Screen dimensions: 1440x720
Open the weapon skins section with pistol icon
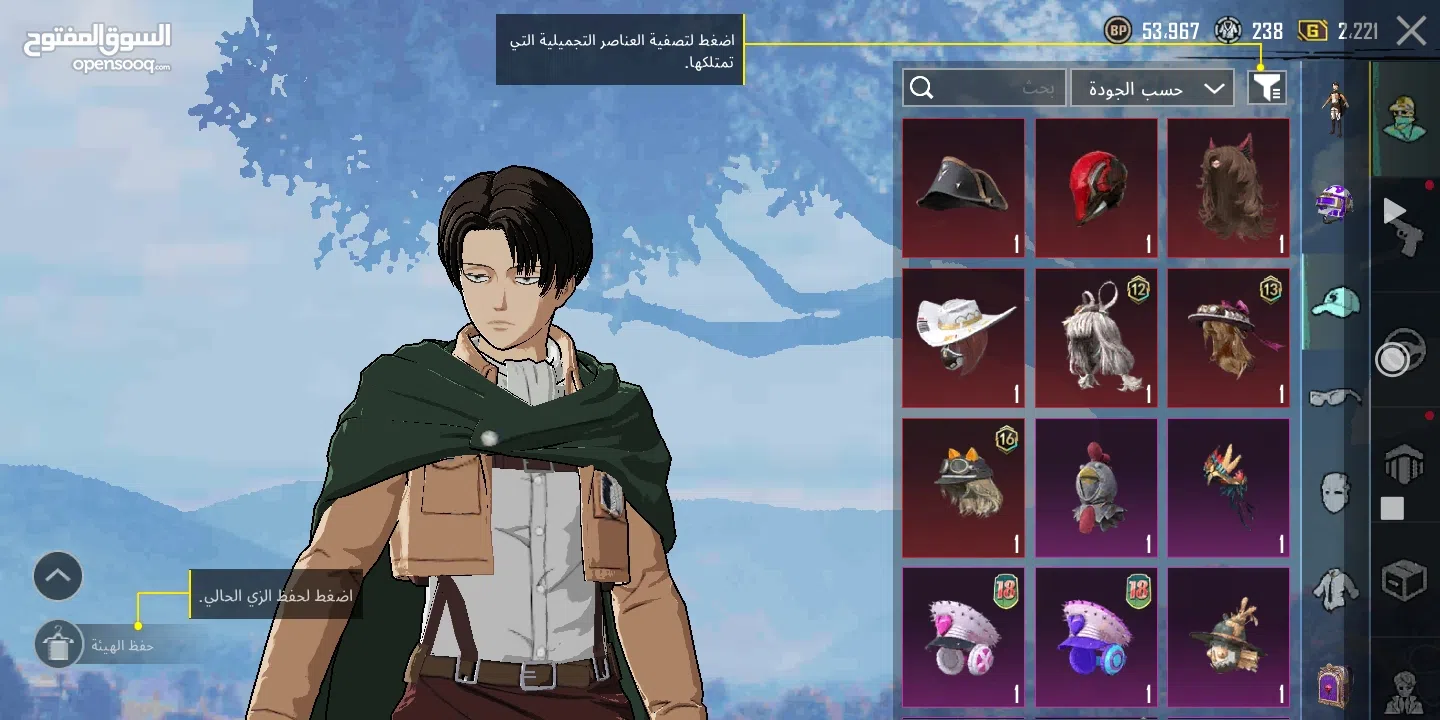1404,222
